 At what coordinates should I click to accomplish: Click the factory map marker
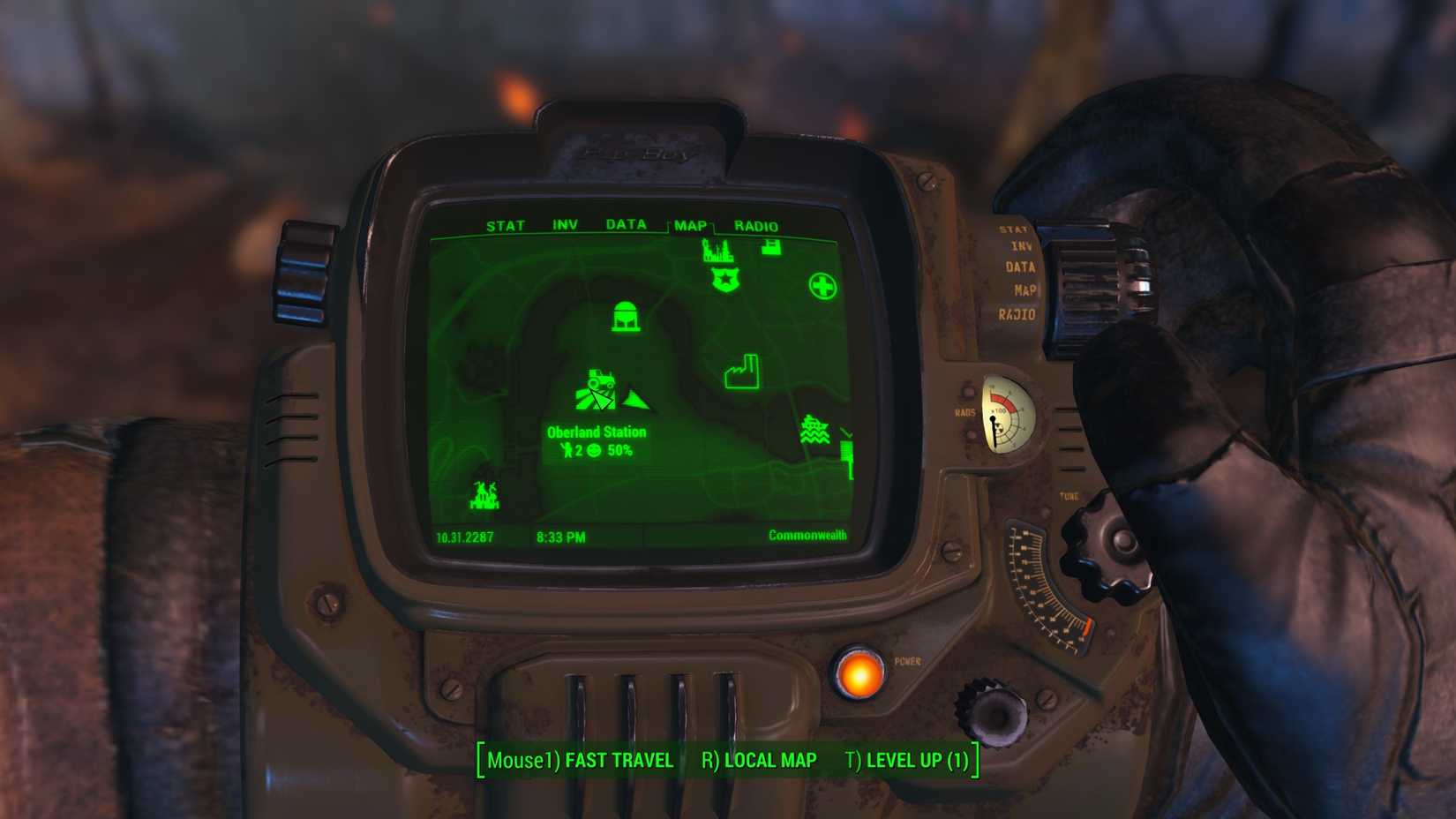(741, 371)
